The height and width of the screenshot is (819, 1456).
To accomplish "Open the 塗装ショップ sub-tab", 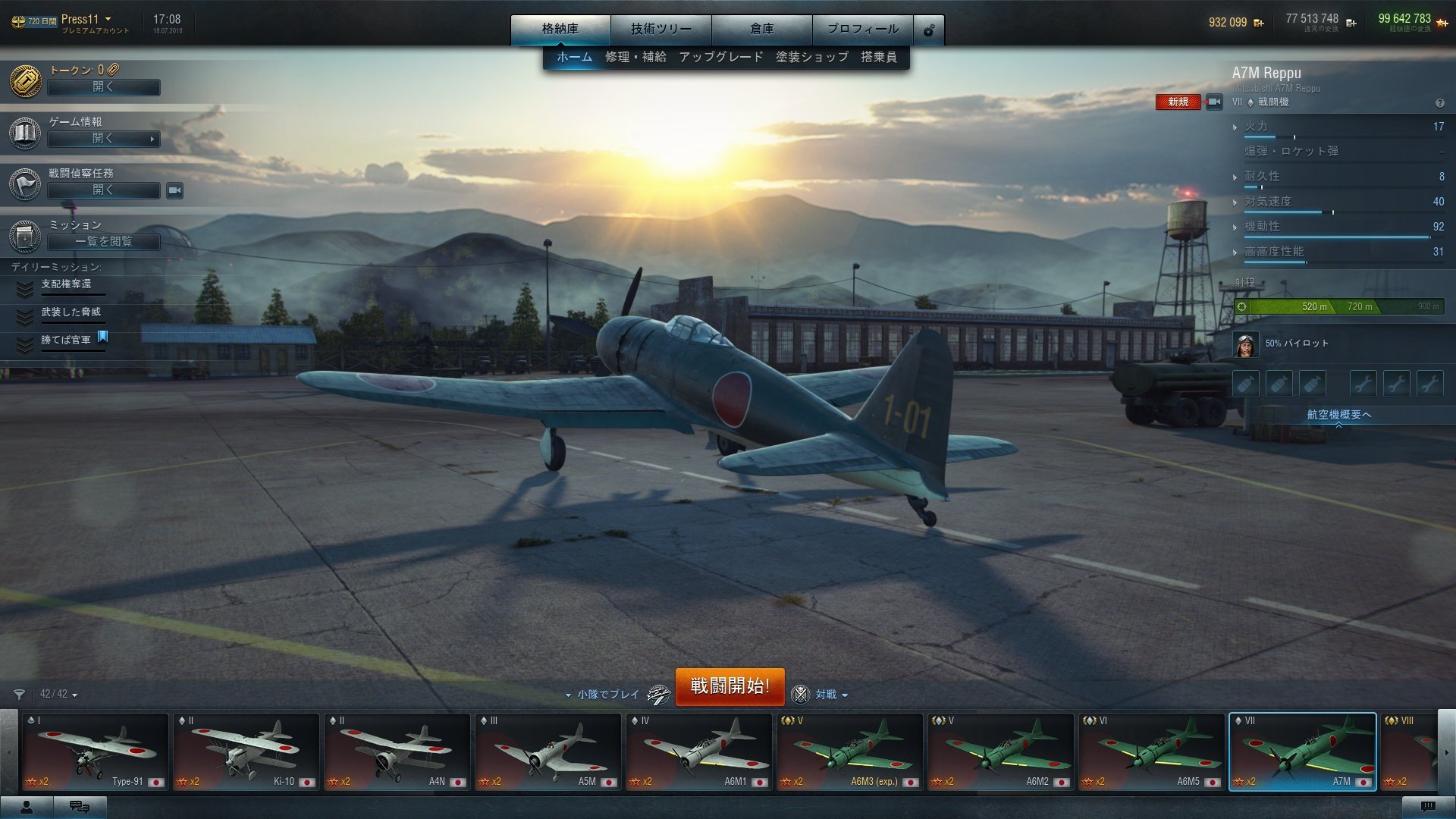I will (x=810, y=55).
